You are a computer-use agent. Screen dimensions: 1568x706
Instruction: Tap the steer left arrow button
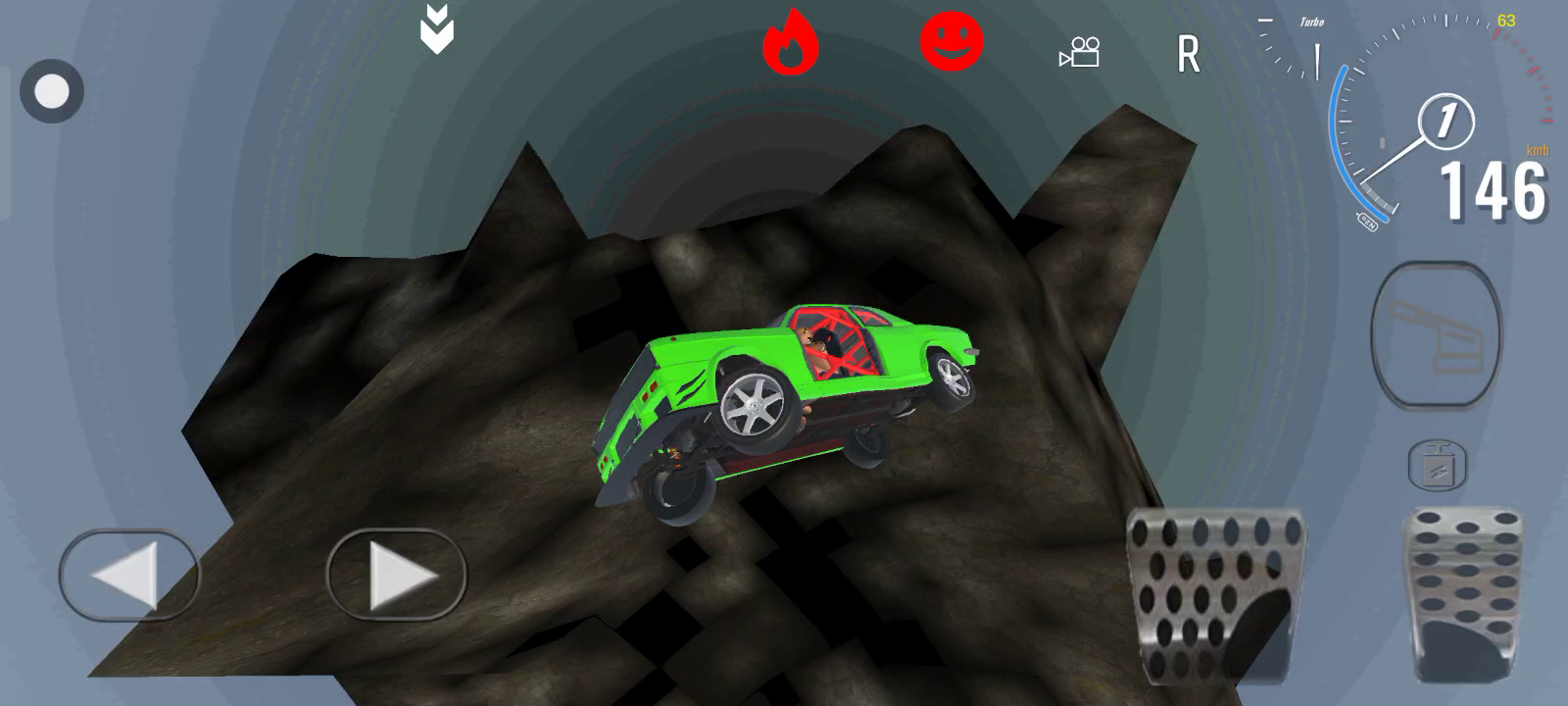pos(129,575)
